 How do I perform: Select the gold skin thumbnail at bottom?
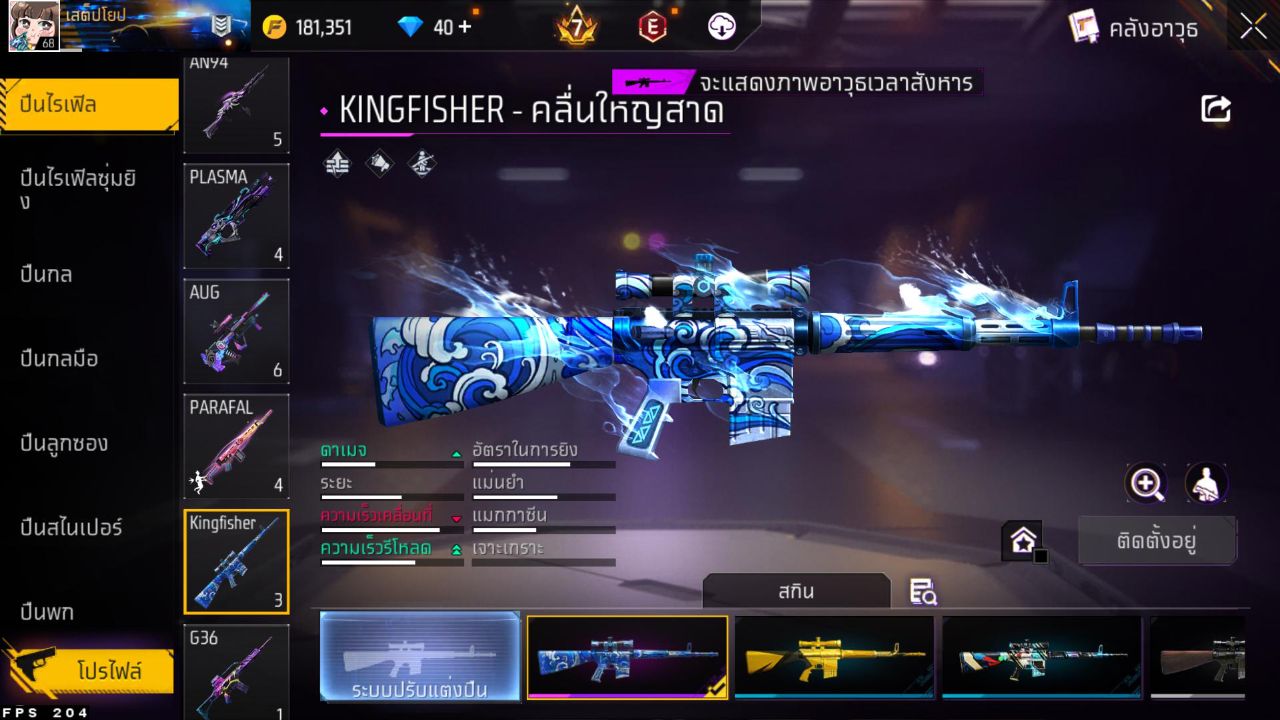[x=835, y=657]
